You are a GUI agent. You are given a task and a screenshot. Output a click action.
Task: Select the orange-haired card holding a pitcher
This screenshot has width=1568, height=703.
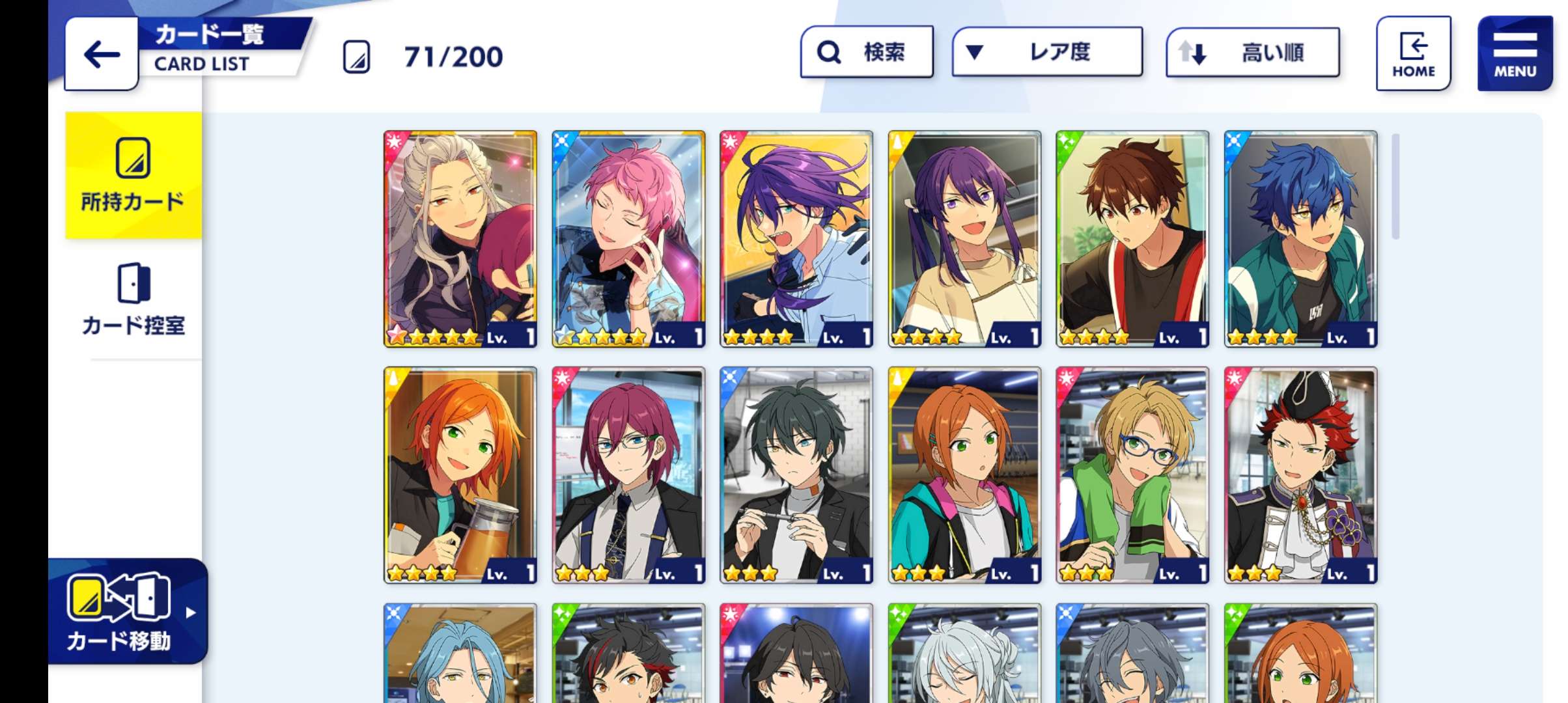pos(460,475)
